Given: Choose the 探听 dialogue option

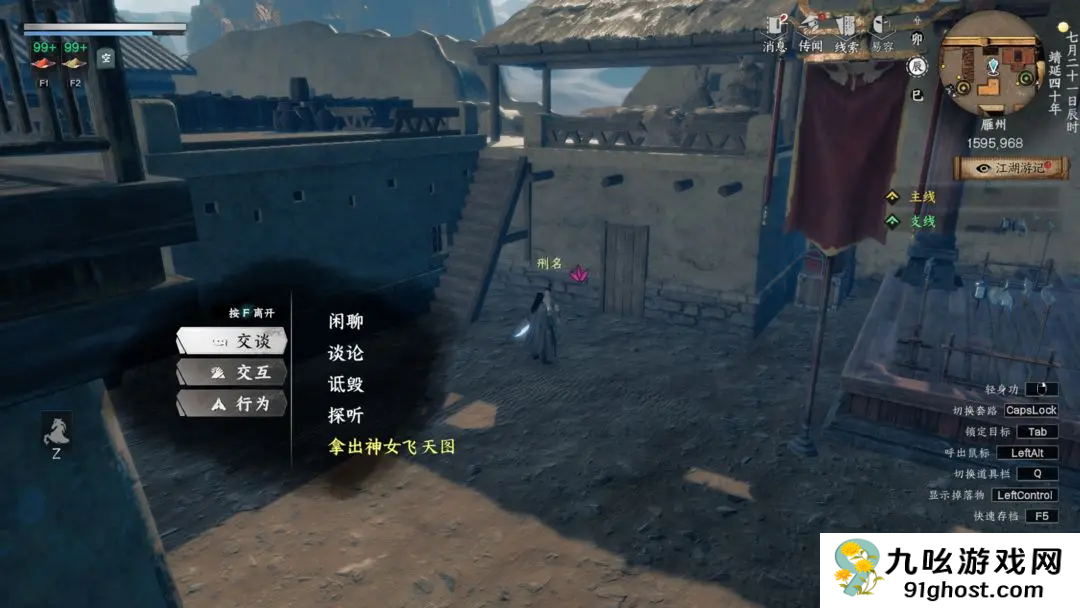Looking at the screenshot, I should coord(345,415).
